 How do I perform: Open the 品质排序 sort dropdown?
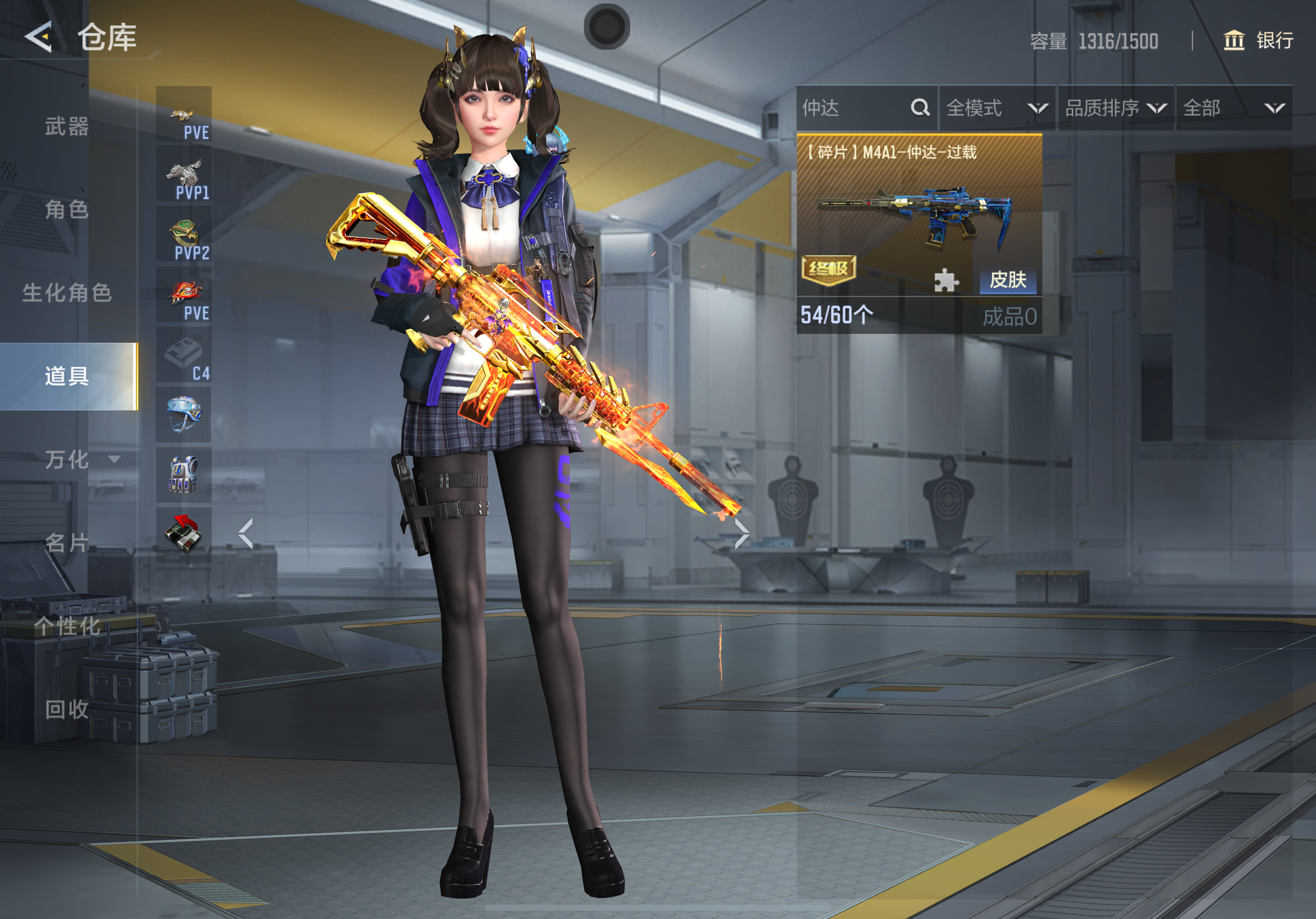click(1115, 109)
